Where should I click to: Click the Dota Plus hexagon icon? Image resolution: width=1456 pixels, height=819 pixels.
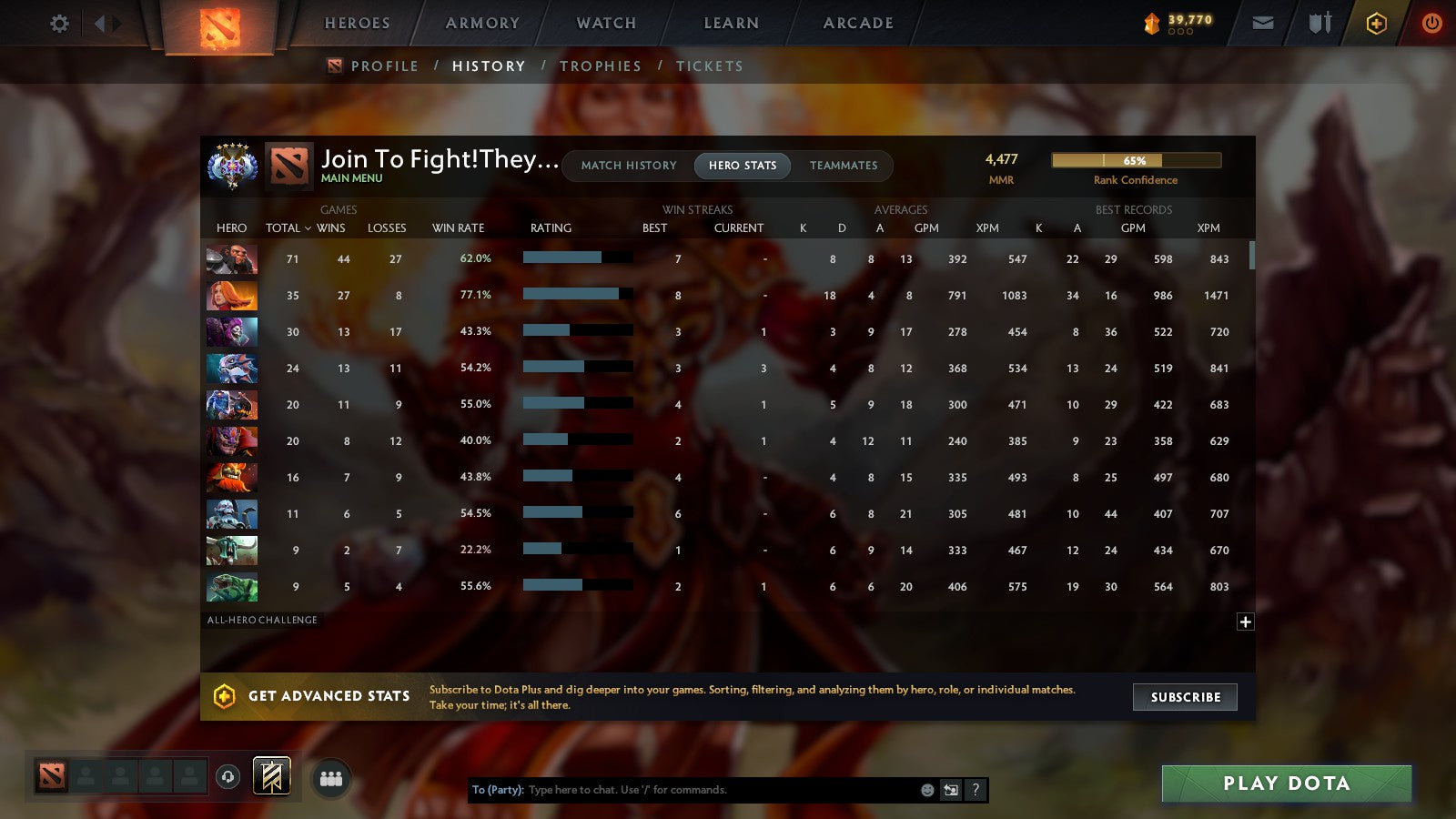click(1375, 23)
